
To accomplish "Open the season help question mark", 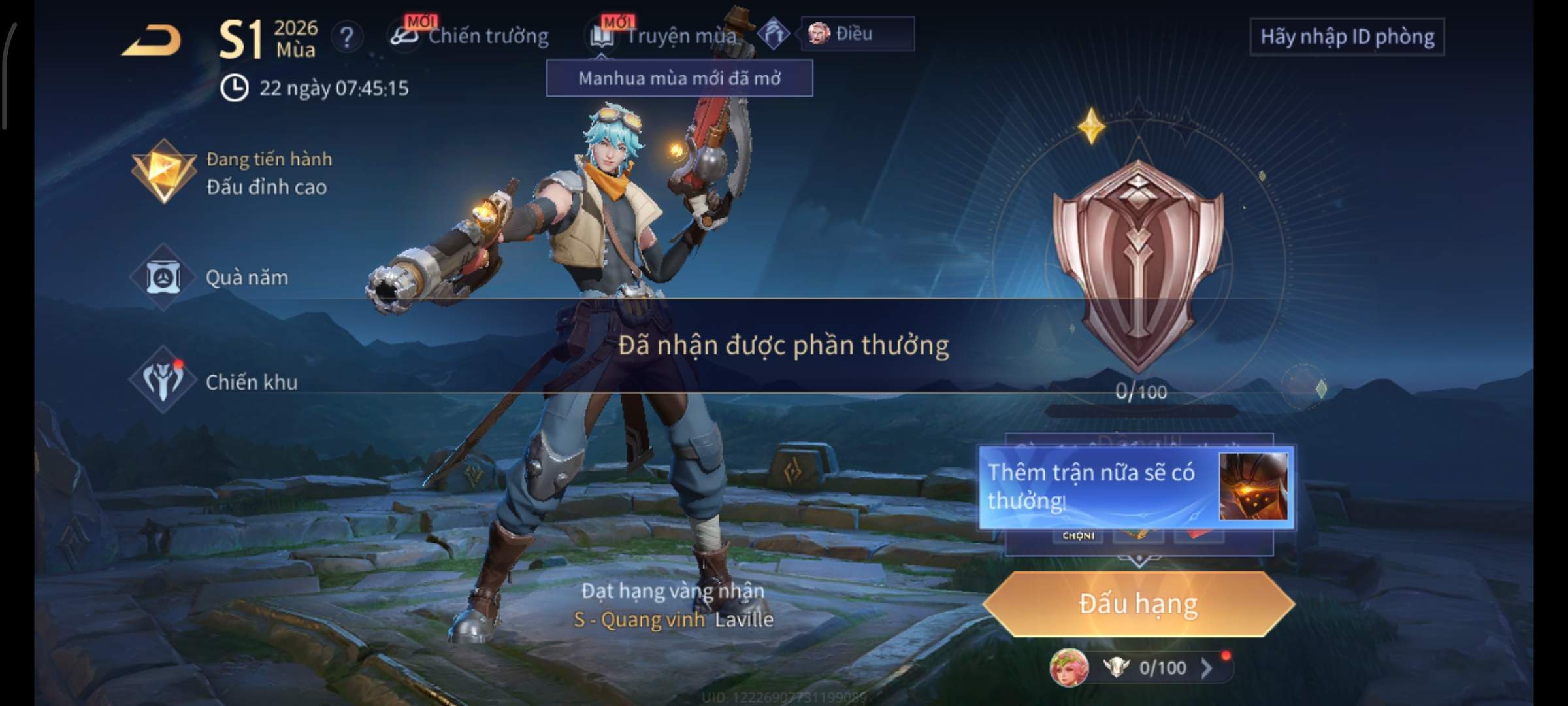I will (347, 37).
